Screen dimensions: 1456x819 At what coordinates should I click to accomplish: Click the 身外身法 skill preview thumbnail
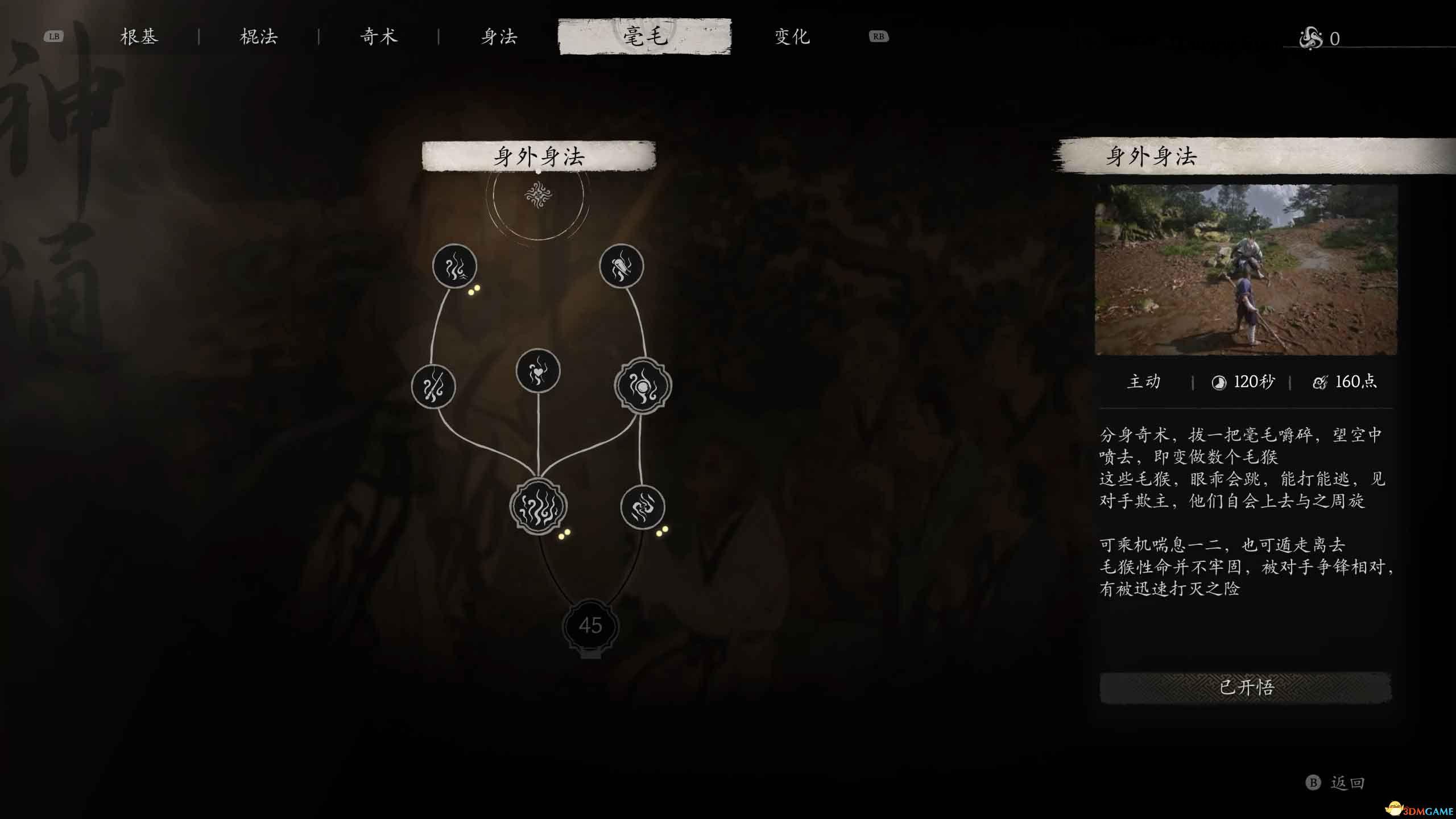coord(1246,267)
